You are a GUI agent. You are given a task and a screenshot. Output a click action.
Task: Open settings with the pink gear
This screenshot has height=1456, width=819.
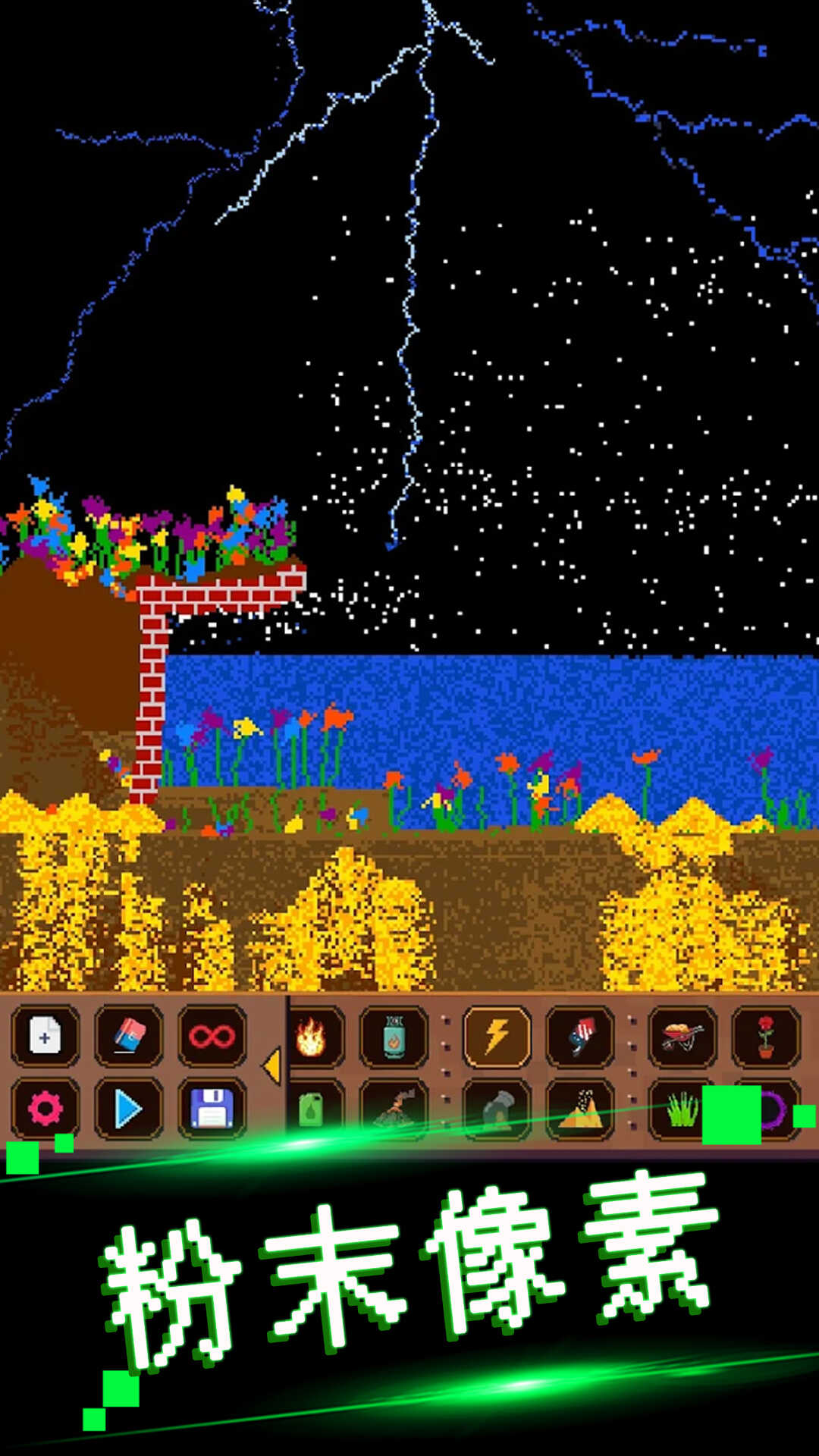pyautogui.click(x=45, y=1109)
